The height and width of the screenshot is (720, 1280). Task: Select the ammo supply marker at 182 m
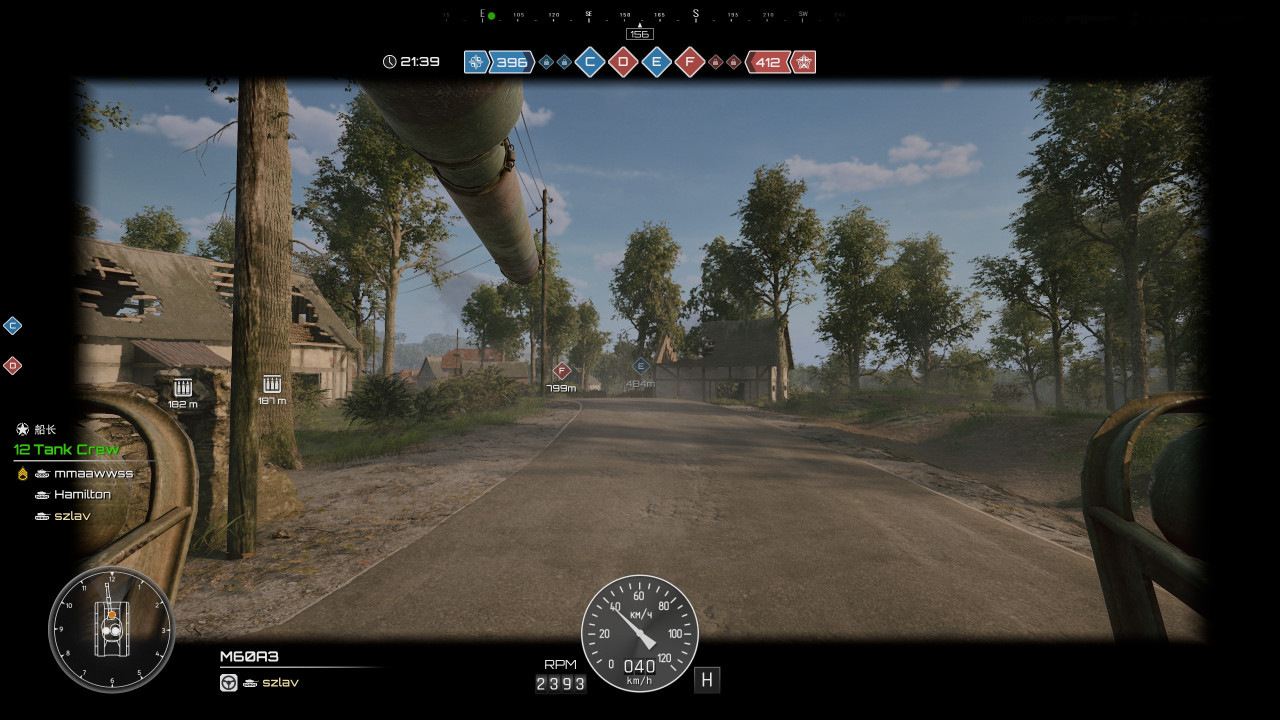[x=183, y=387]
